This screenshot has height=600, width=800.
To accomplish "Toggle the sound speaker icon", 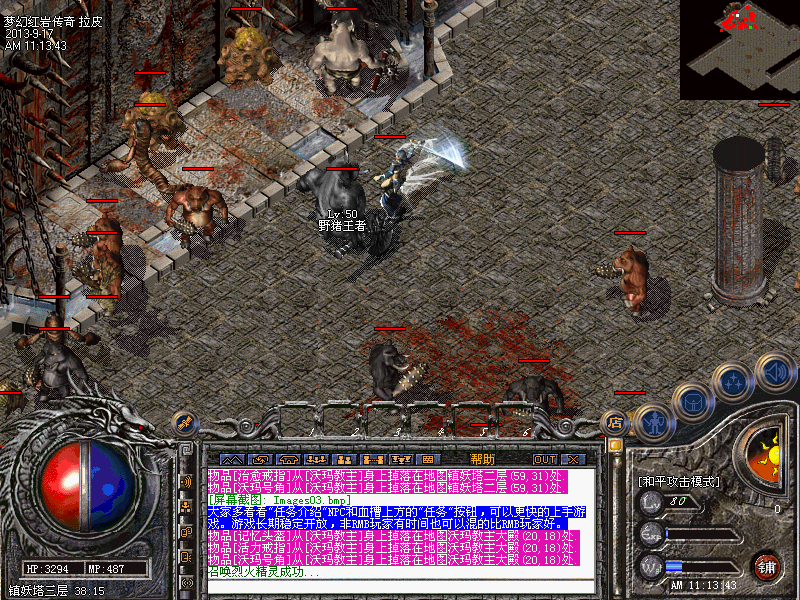I will coord(773,371).
